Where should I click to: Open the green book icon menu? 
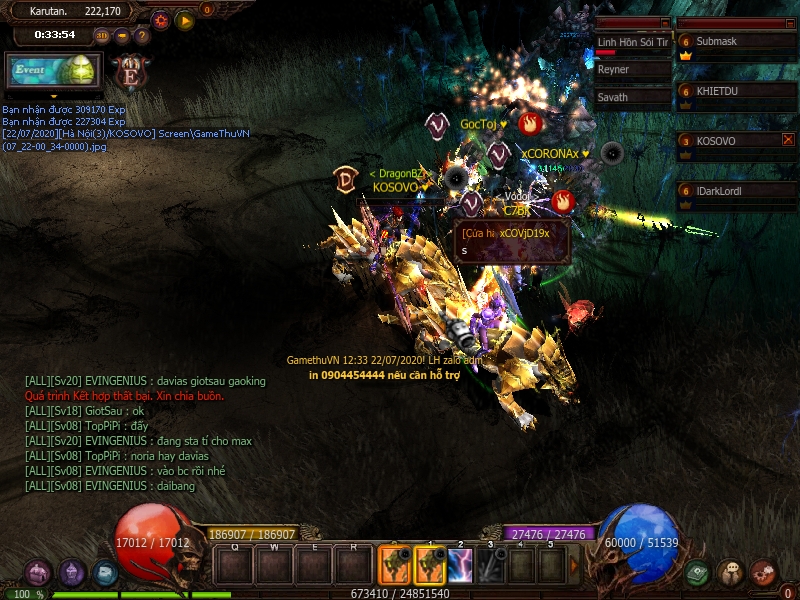pos(699,573)
